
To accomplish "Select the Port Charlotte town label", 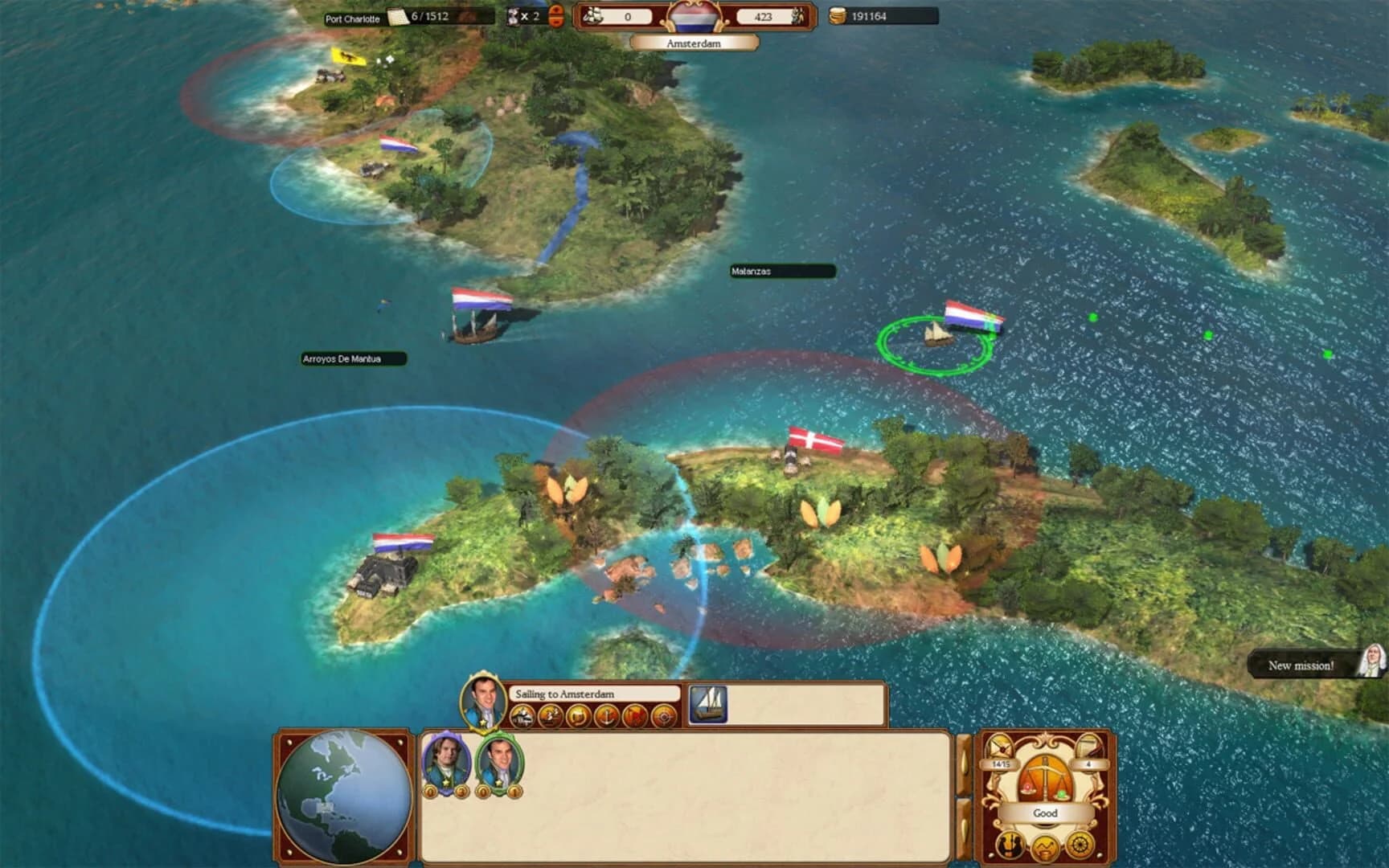I will pyautogui.click(x=351, y=16).
